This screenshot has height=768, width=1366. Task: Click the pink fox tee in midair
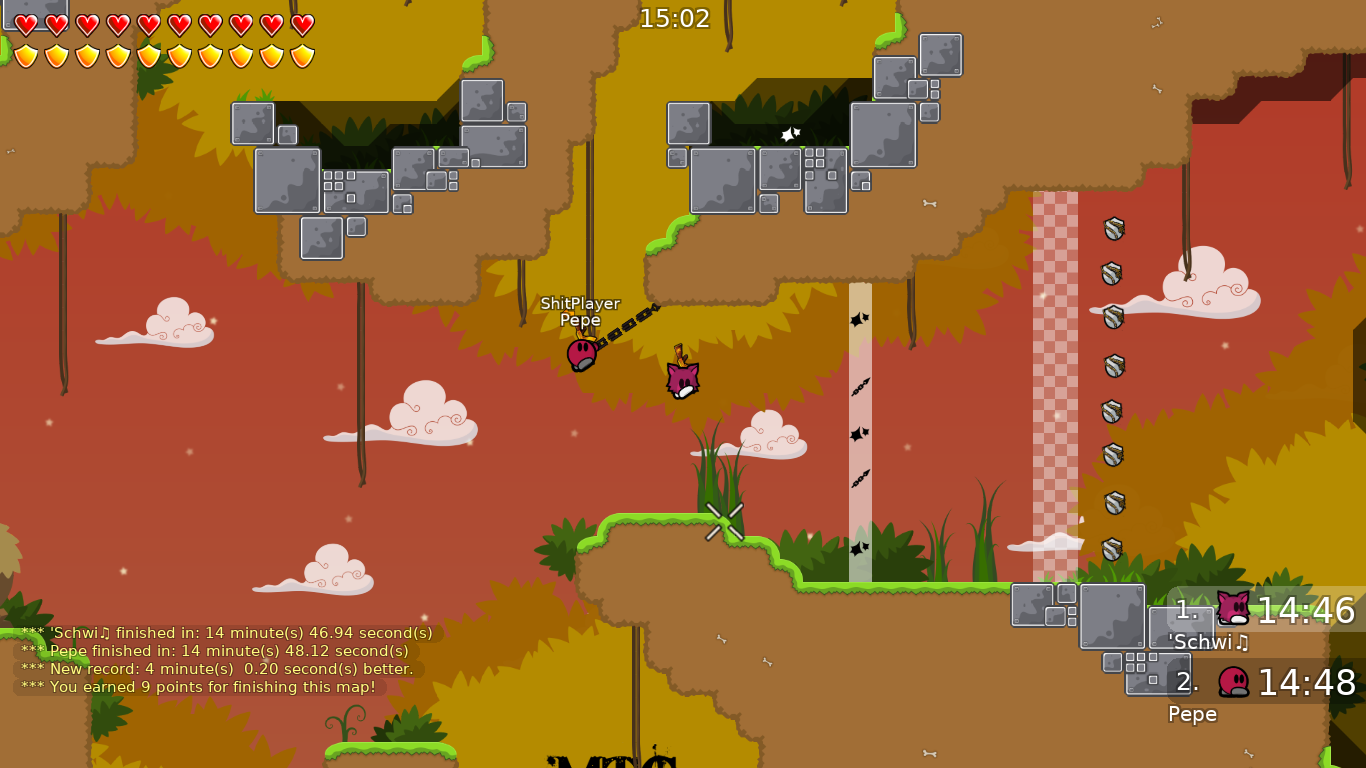pos(681,377)
